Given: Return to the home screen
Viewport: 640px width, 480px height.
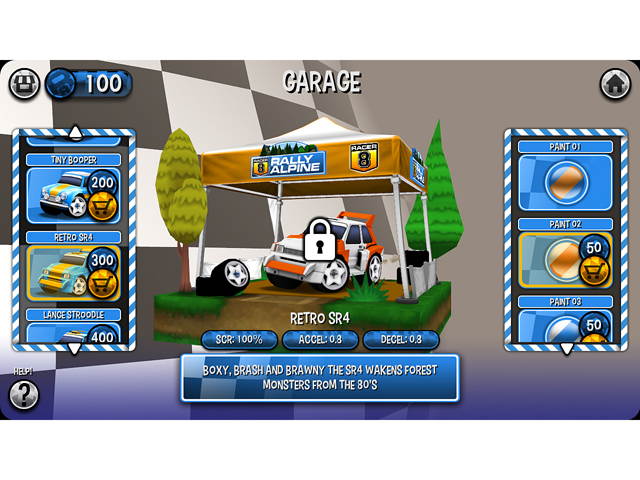Looking at the screenshot, I should point(615,84).
